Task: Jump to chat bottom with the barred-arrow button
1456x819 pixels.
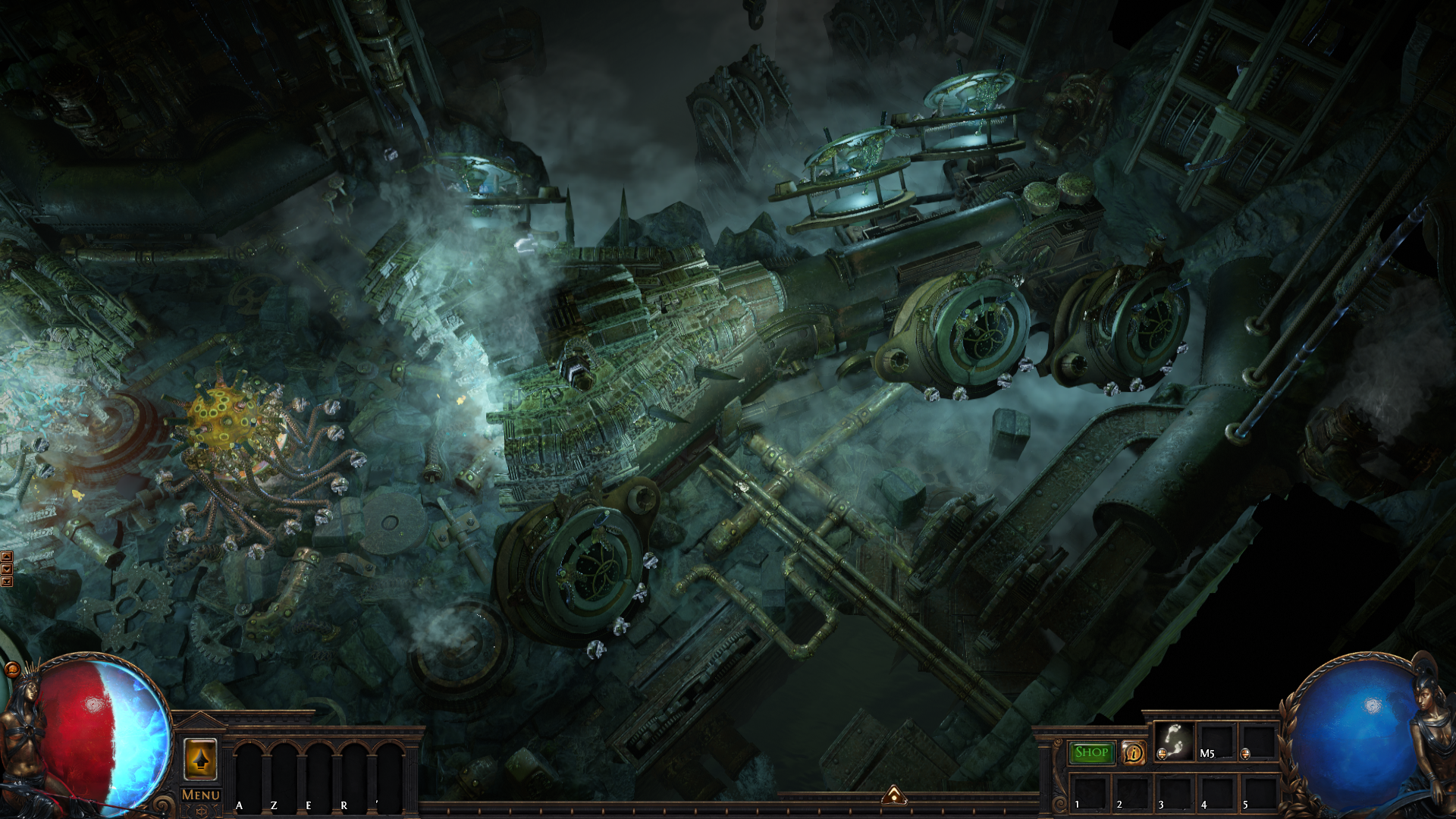Action: point(7,582)
